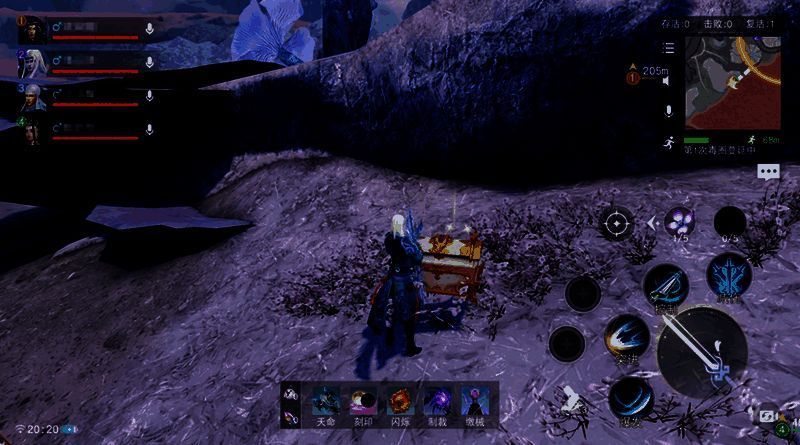Tap the large sword attack button
The width and height of the screenshot is (800, 445).
click(701, 351)
